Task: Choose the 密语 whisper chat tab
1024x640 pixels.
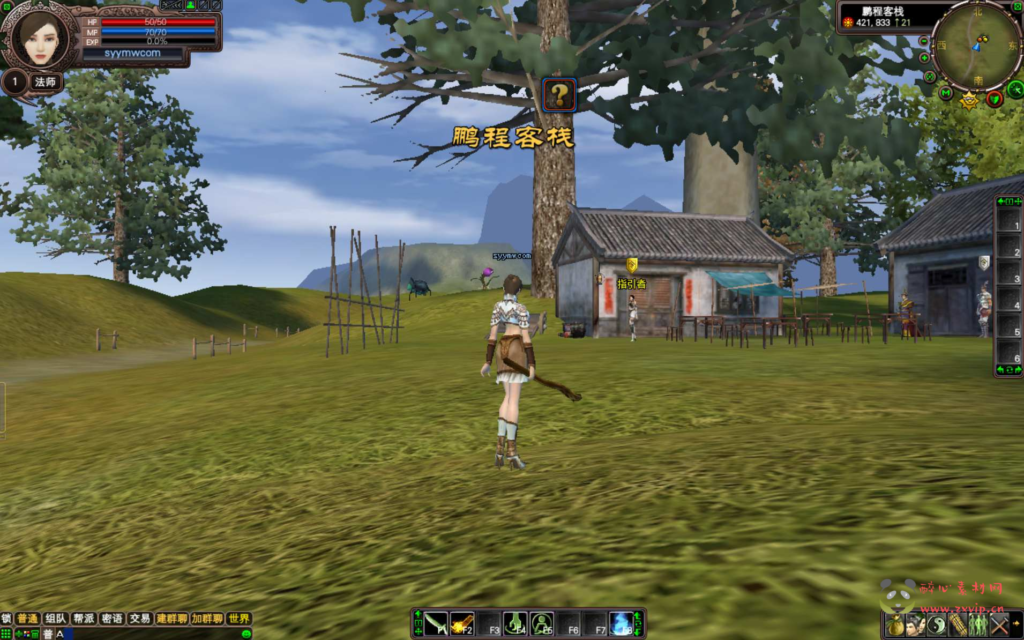Action: coord(112,619)
